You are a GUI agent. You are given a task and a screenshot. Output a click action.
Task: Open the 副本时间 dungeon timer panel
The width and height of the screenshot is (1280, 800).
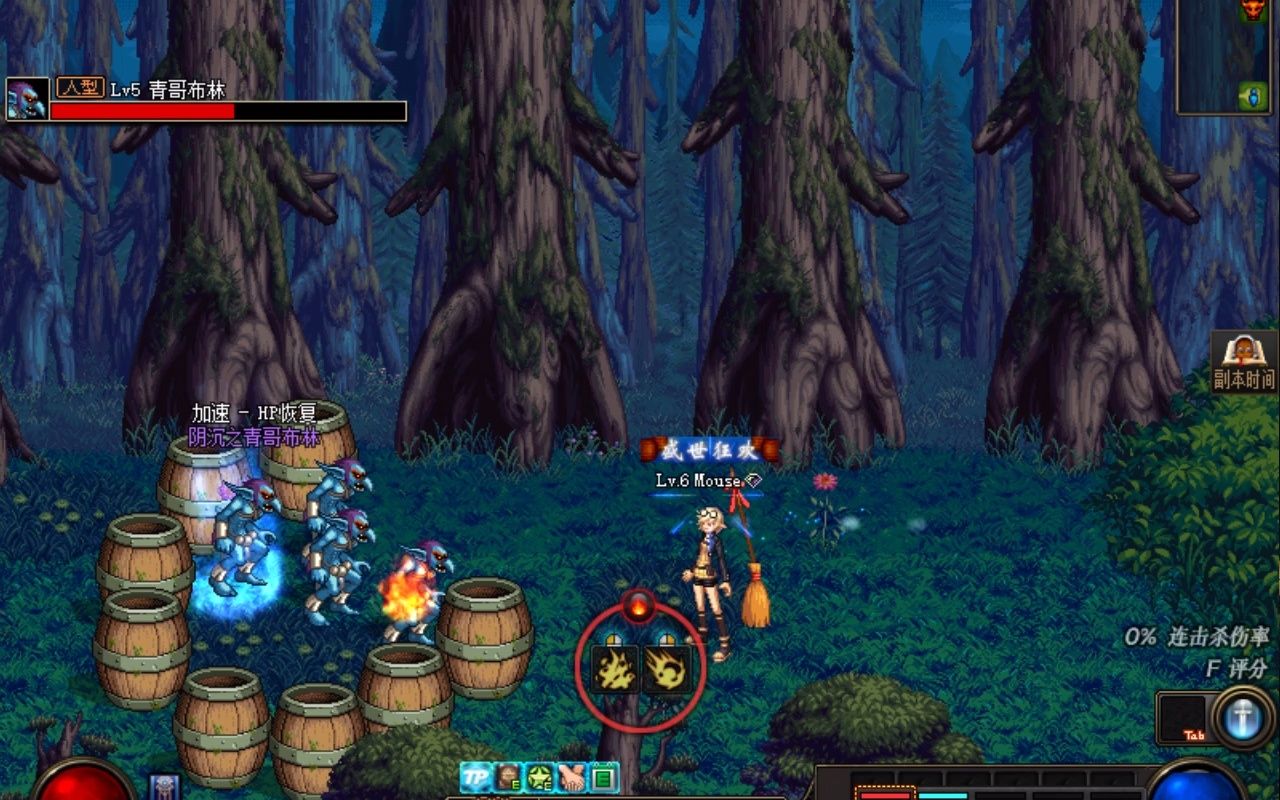coord(1244,362)
